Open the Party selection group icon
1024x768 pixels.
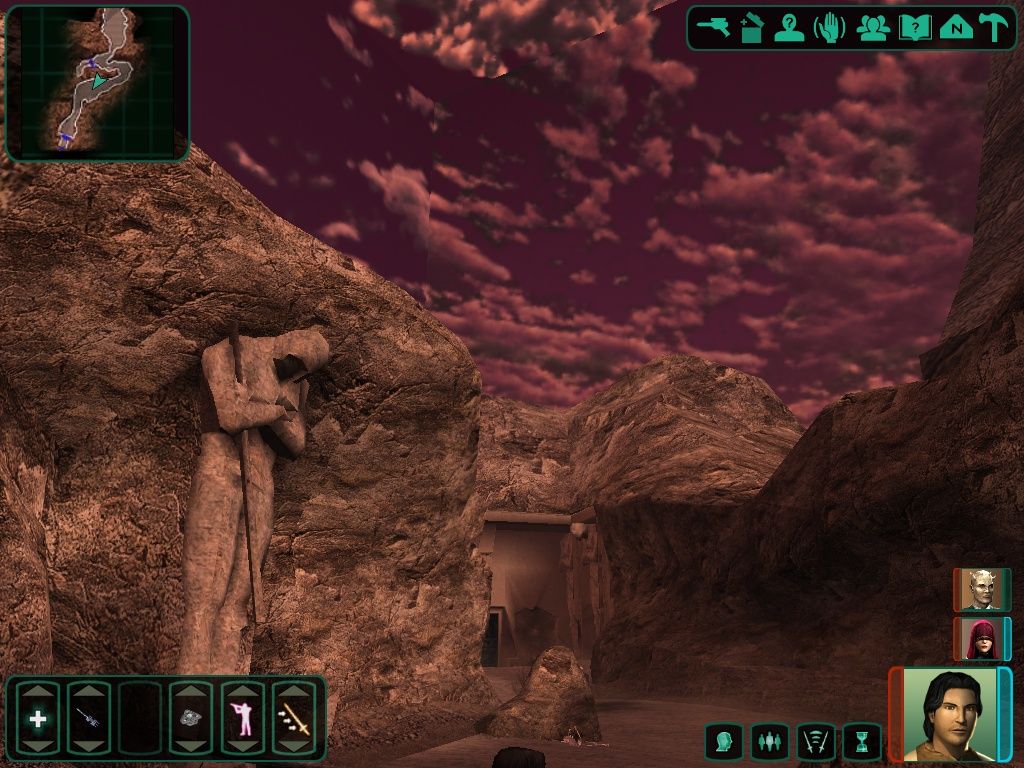(873, 28)
